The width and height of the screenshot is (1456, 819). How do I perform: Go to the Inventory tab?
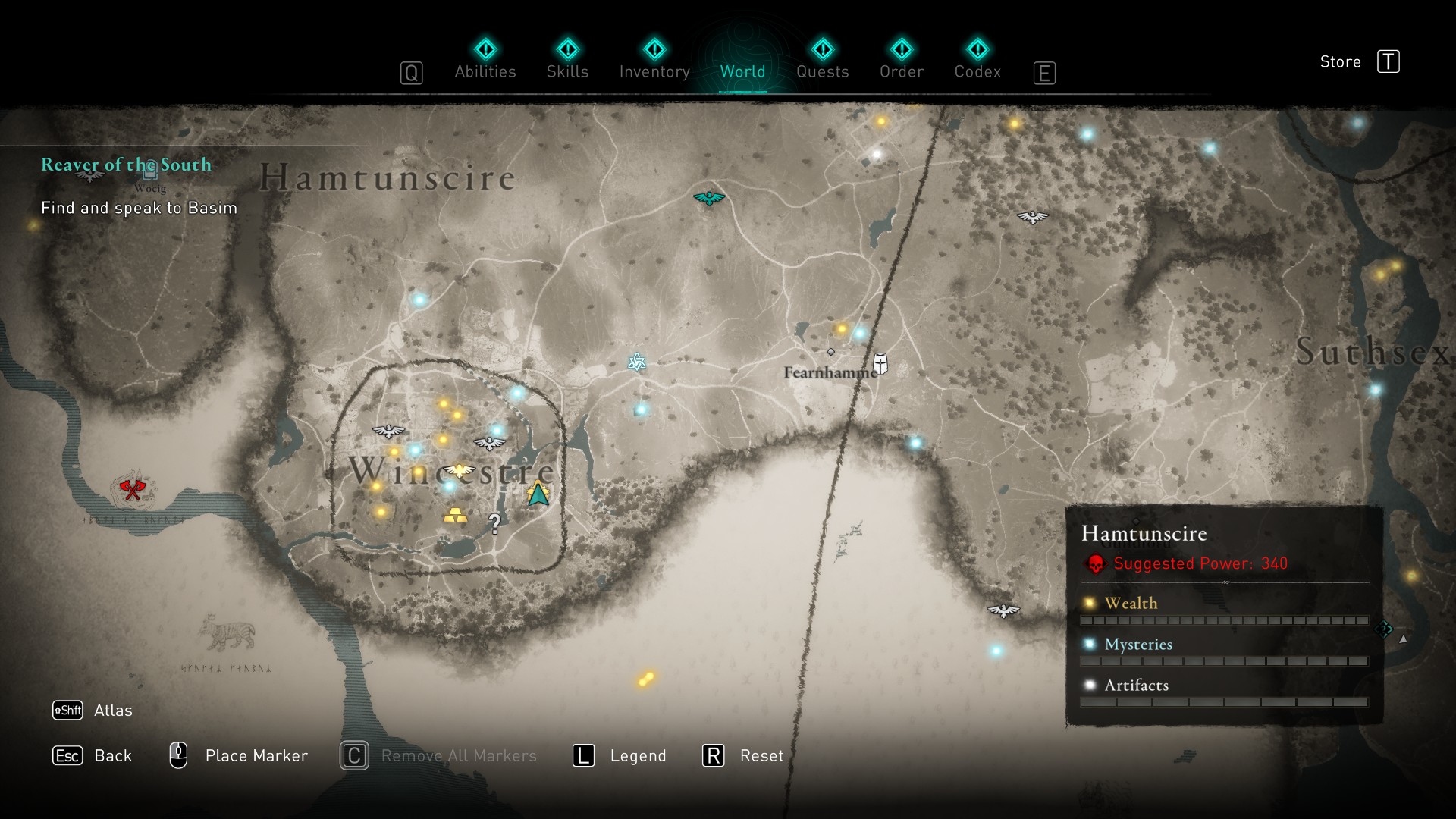654,61
